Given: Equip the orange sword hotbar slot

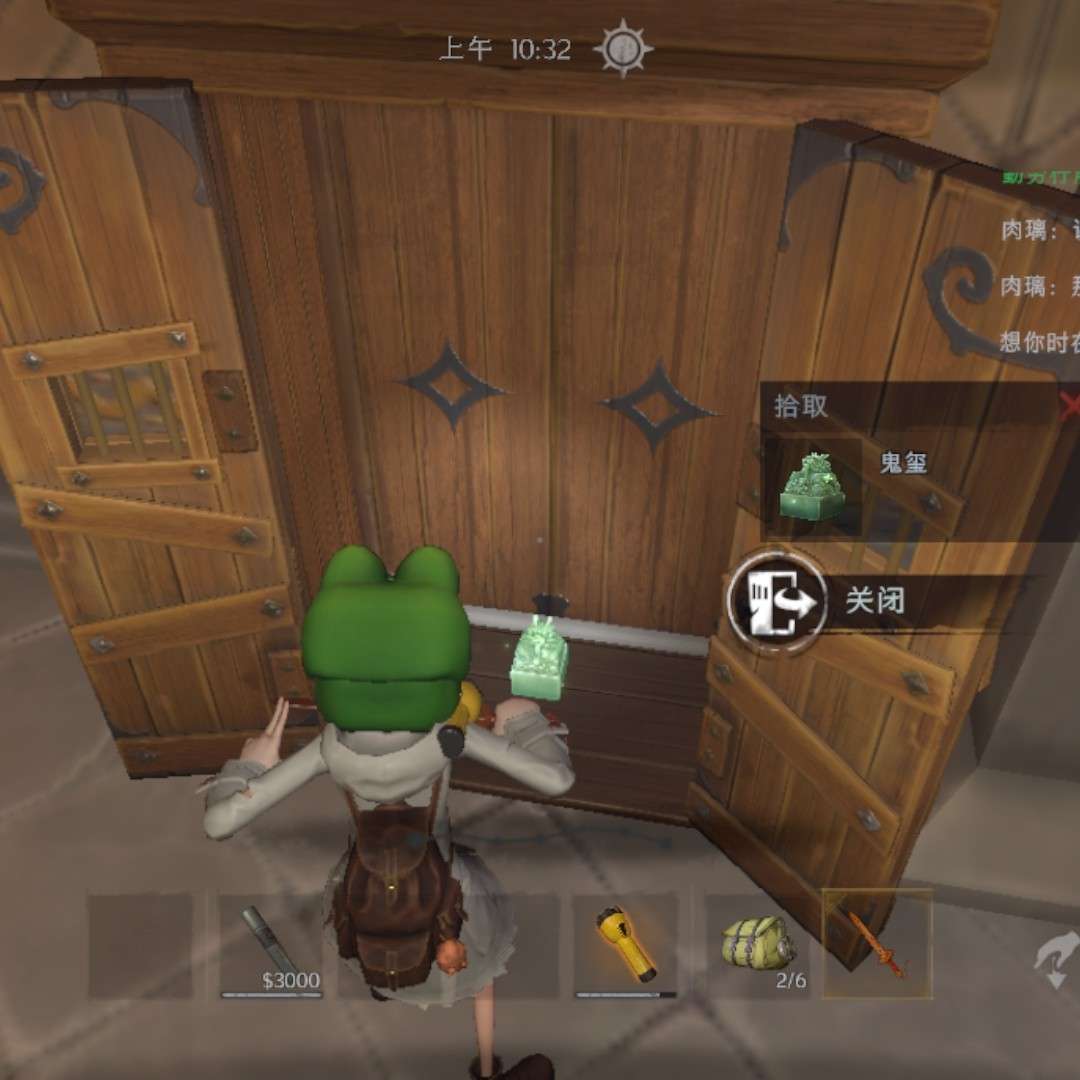Looking at the screenshot, I should 877,945.
